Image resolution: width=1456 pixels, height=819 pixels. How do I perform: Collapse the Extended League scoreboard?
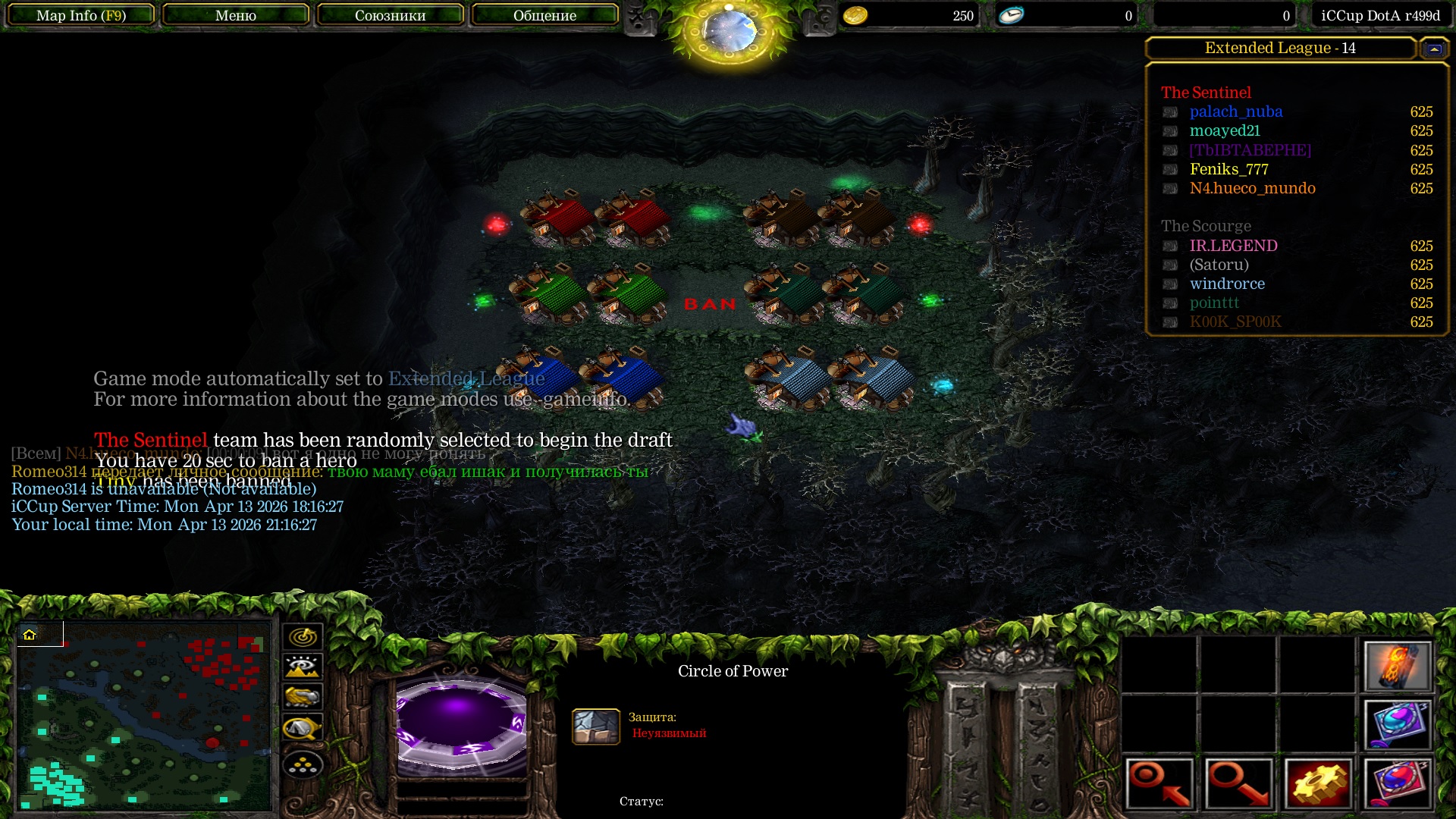[x=1433, y=49]
